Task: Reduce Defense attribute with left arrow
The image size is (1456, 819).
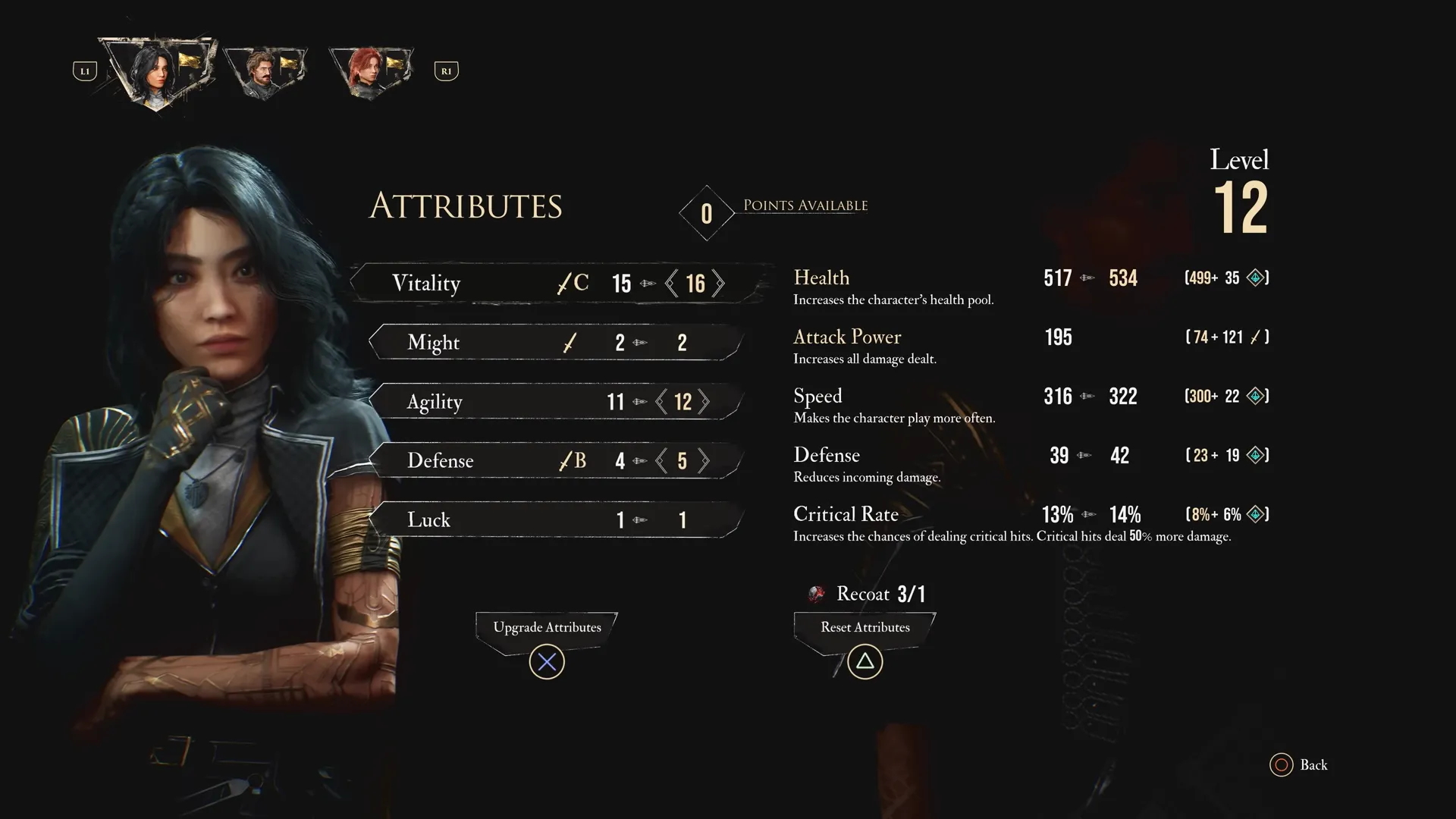Action: click(x=661, y=460)
